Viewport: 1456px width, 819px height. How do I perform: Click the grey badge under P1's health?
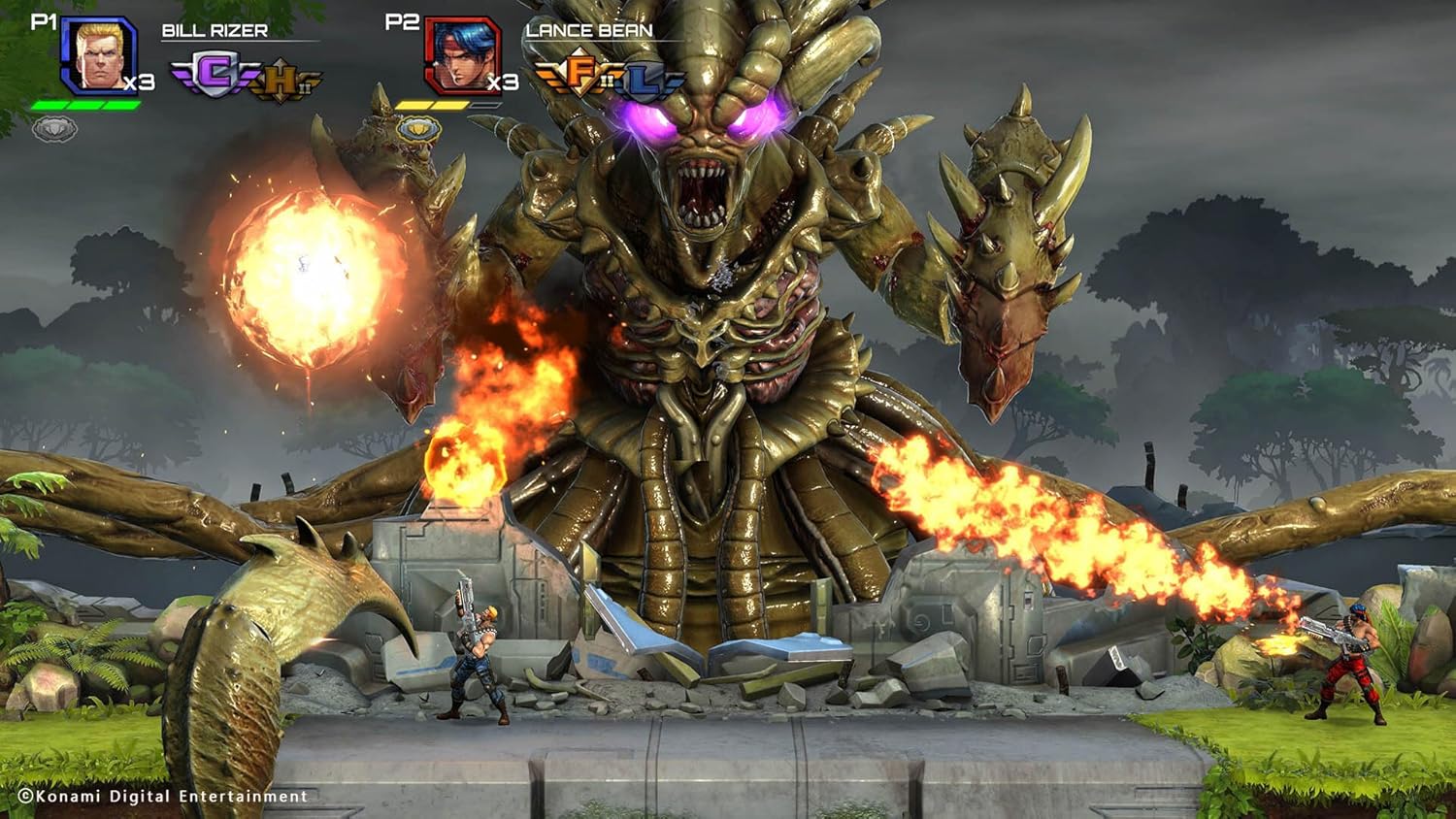[x=55, y=128]
